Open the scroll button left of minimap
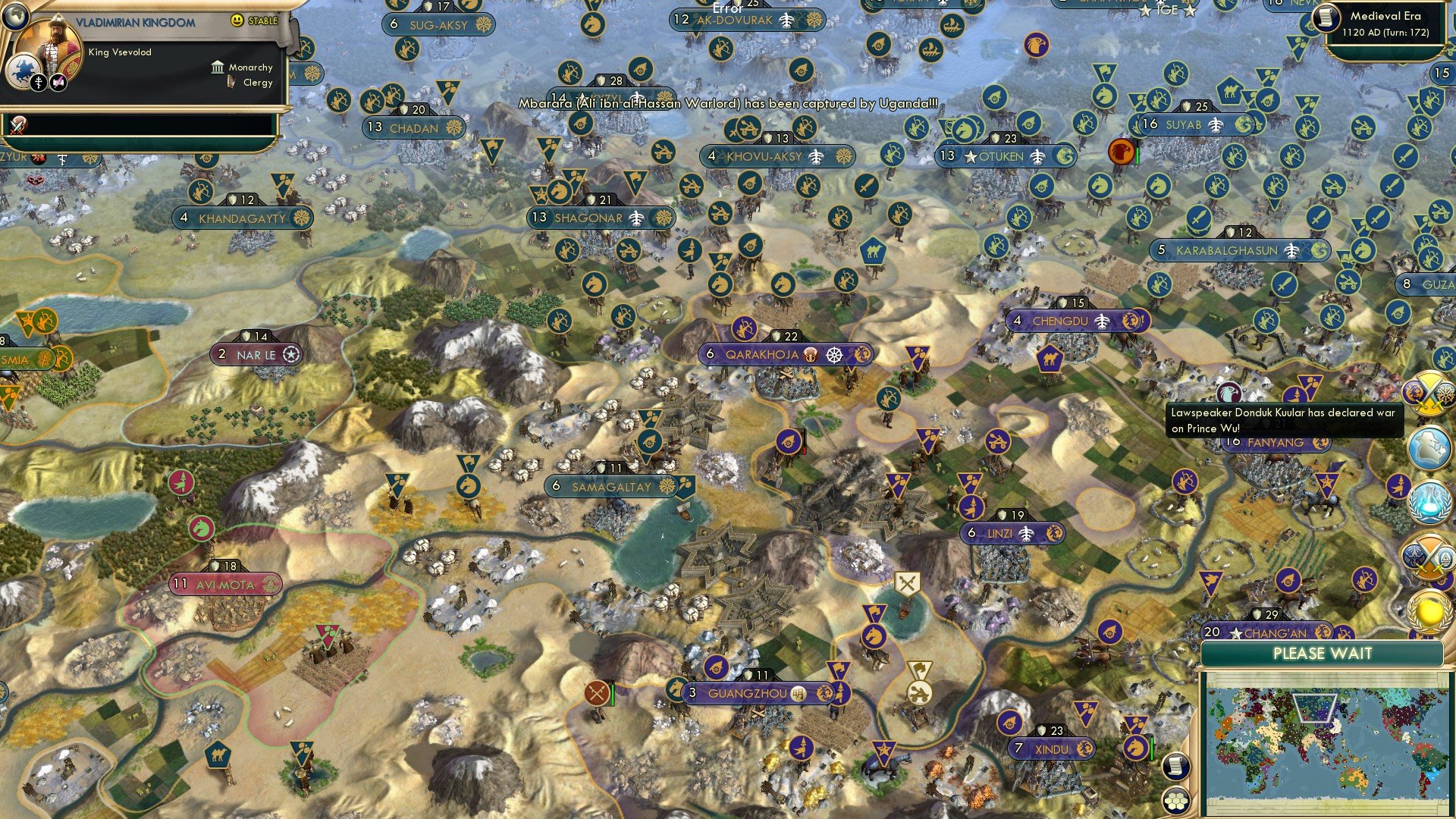 [x=1175, y=767]
